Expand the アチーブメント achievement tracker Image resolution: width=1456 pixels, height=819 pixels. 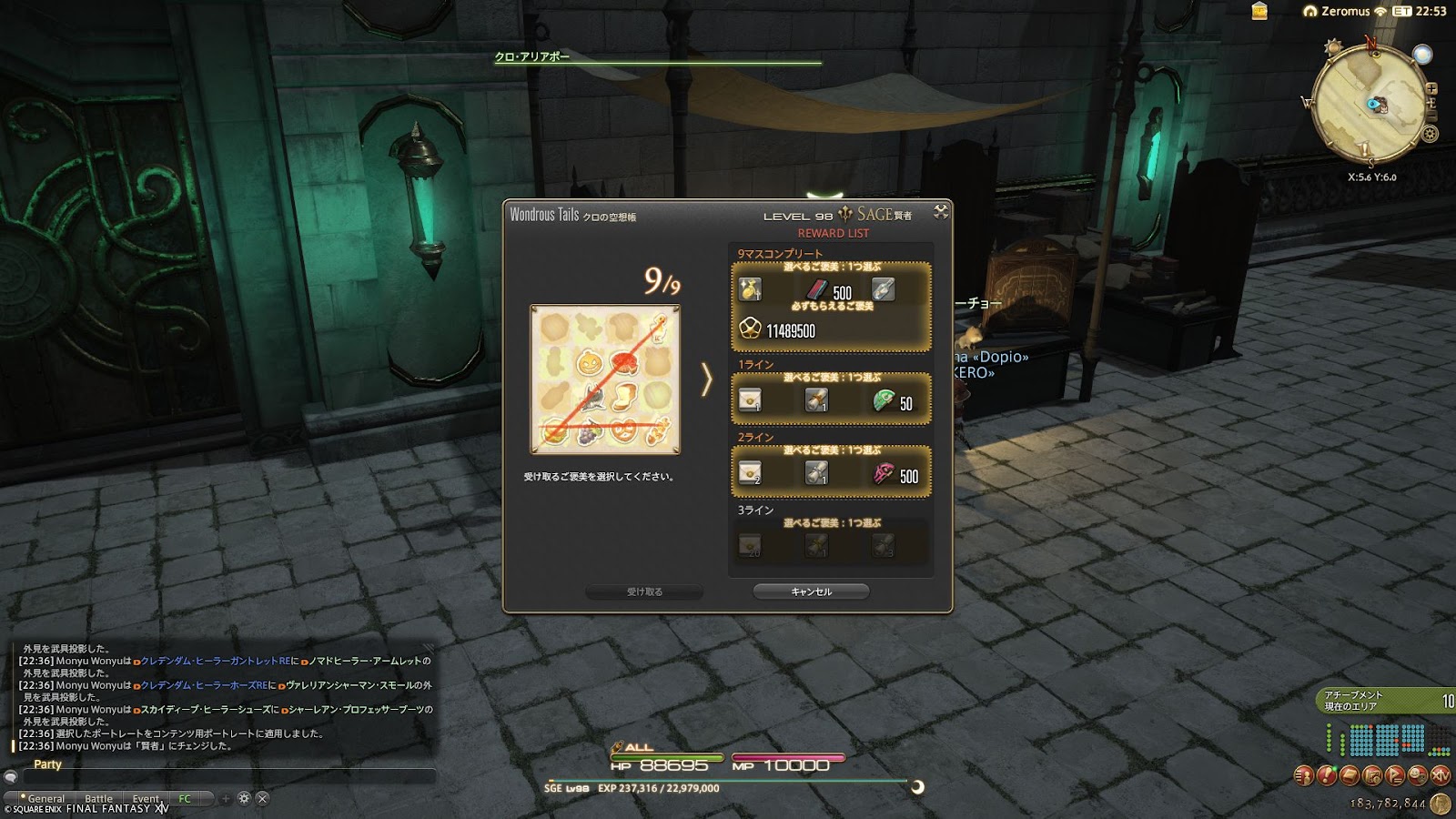point(1385,700)
